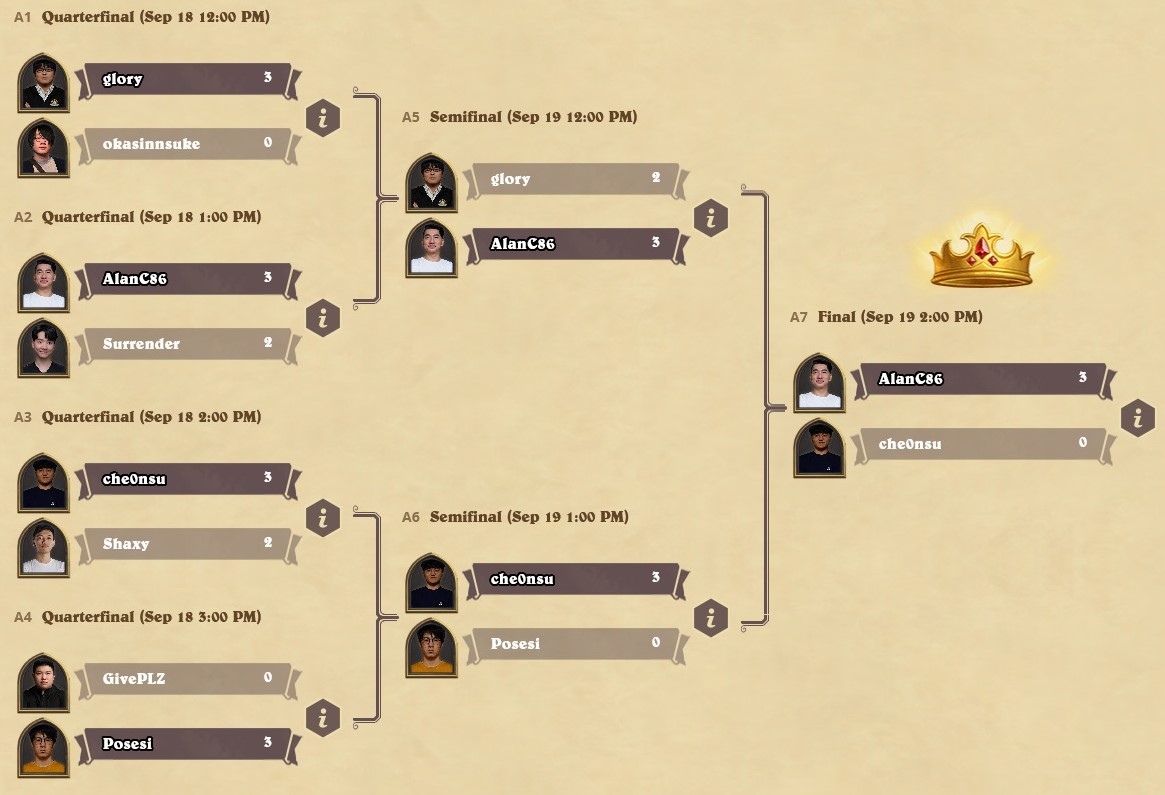1165x795 pixels.
Task: Open info for the AlanC86 vs Surrender quarterfinal
Action: tap(323, 318)
